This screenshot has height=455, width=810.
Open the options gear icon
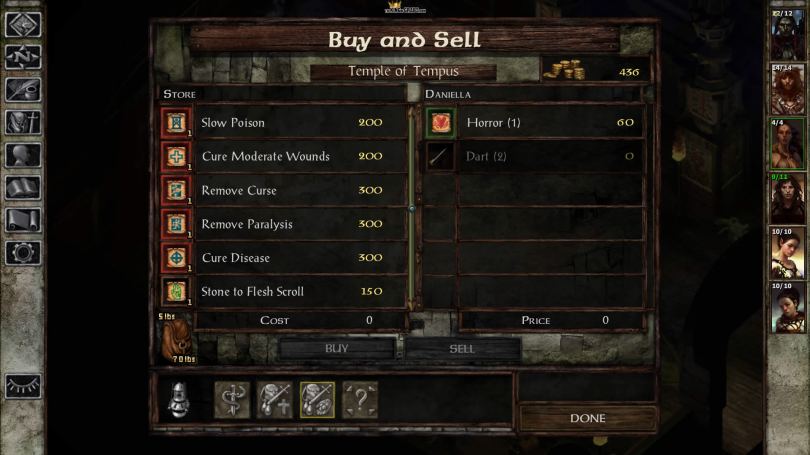click(22, 251)
